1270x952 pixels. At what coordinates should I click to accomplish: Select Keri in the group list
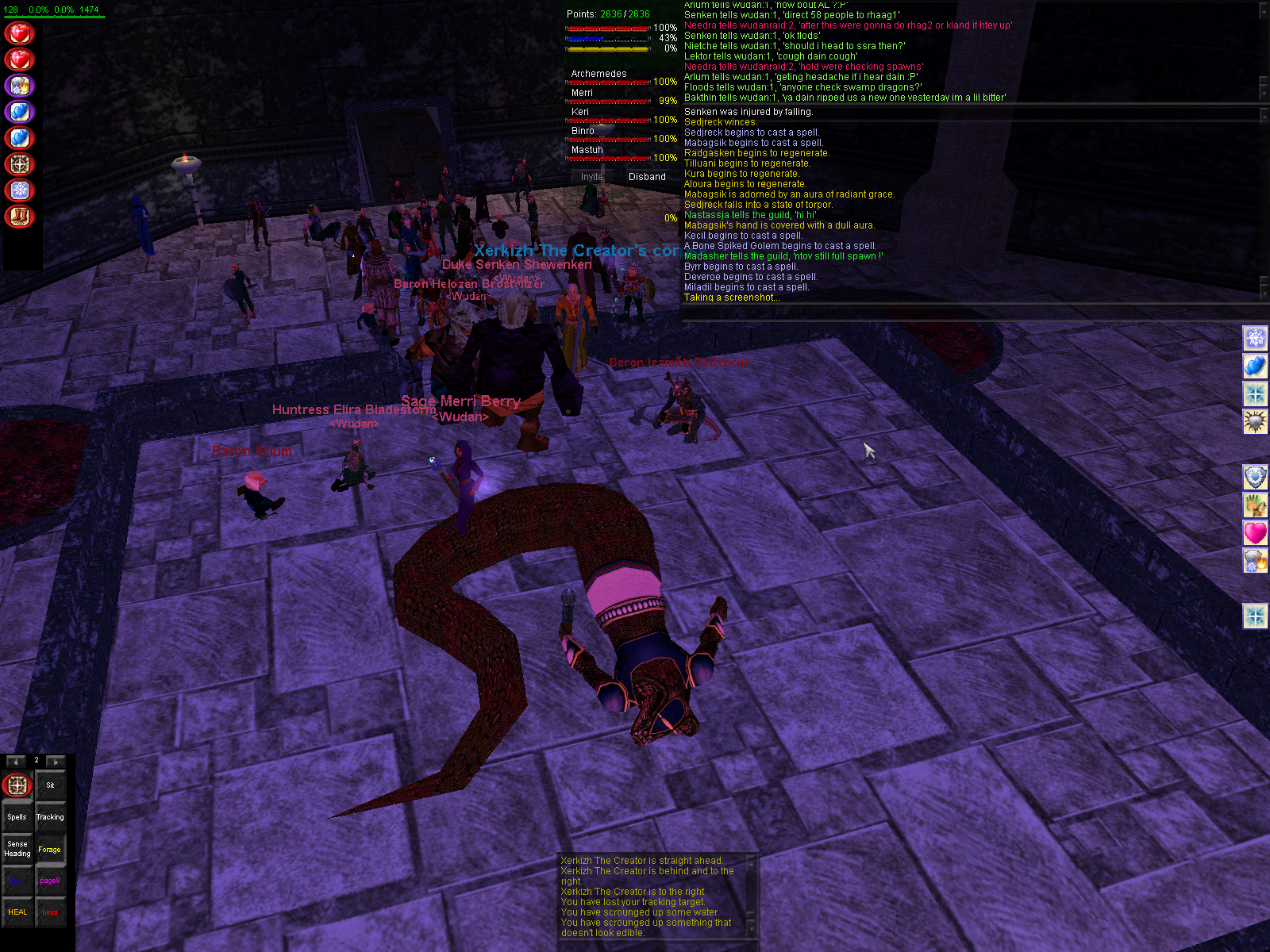[580, 112]
